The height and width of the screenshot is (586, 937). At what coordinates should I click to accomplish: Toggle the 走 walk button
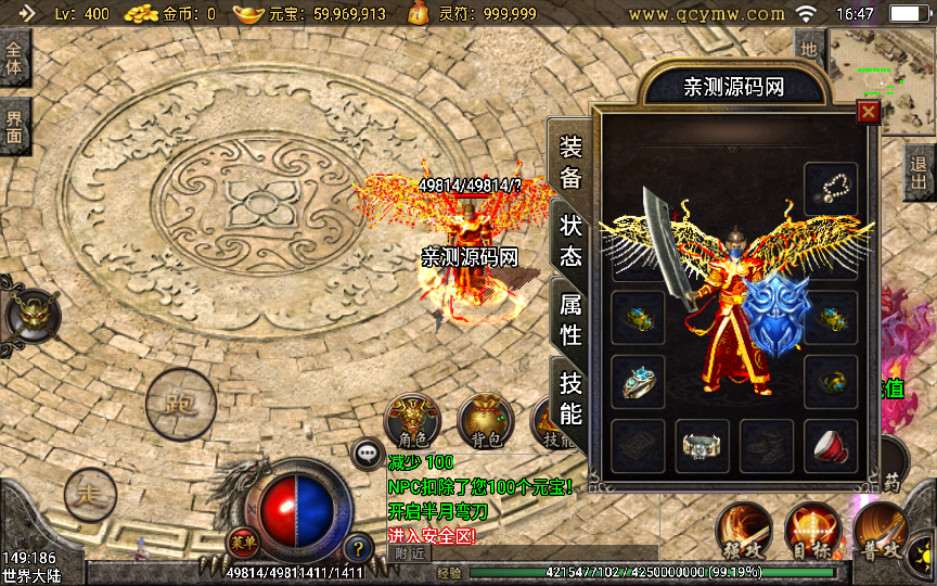pyautogui.click(x=90, y=494)
